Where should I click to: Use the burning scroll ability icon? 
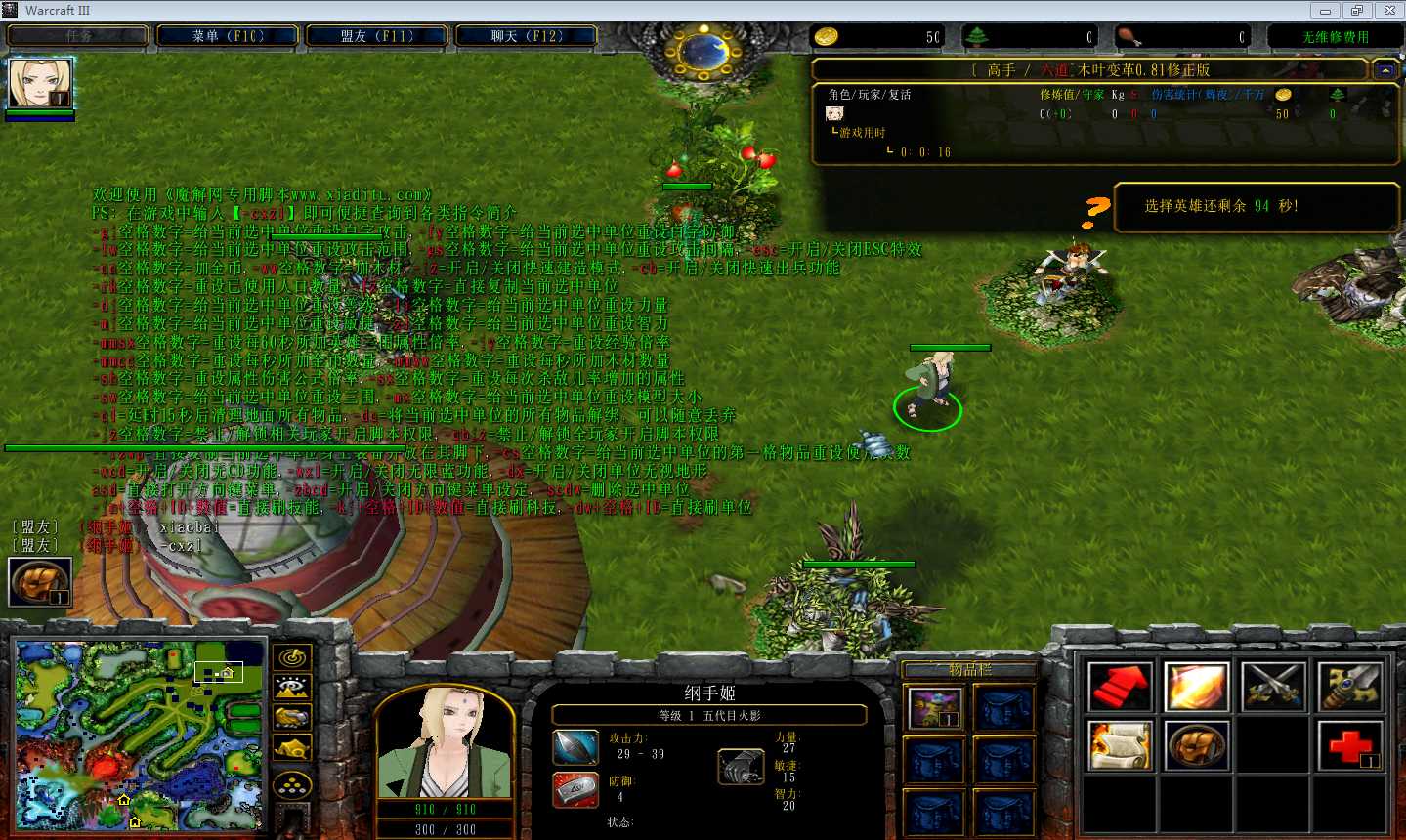[x=1120, y=746]
